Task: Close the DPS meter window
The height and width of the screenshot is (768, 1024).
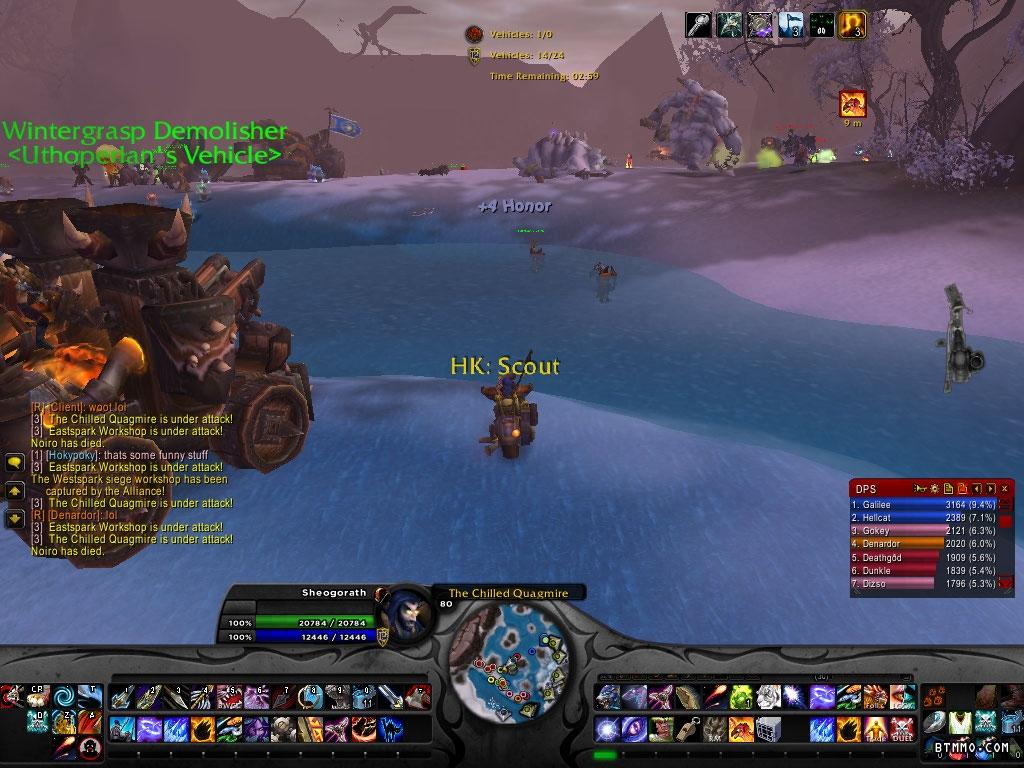Action: [1004, 488]
